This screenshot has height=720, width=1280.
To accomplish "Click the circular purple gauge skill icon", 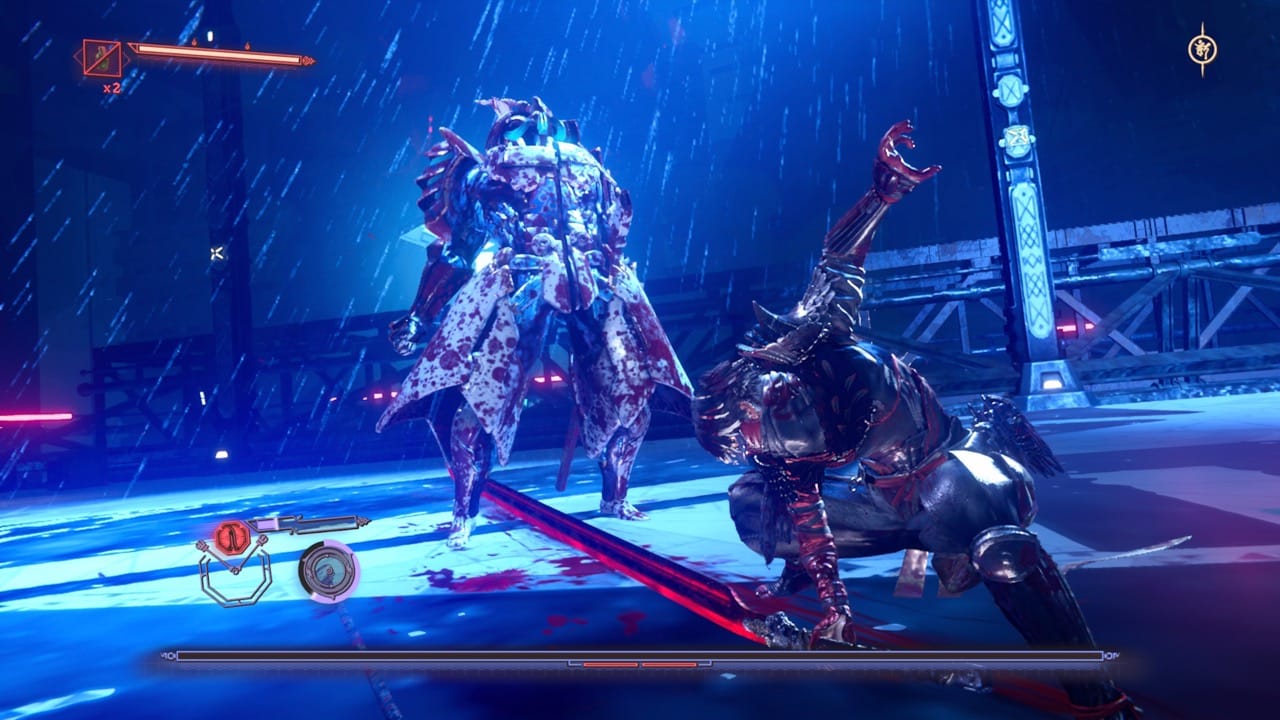I will [328, 571].
